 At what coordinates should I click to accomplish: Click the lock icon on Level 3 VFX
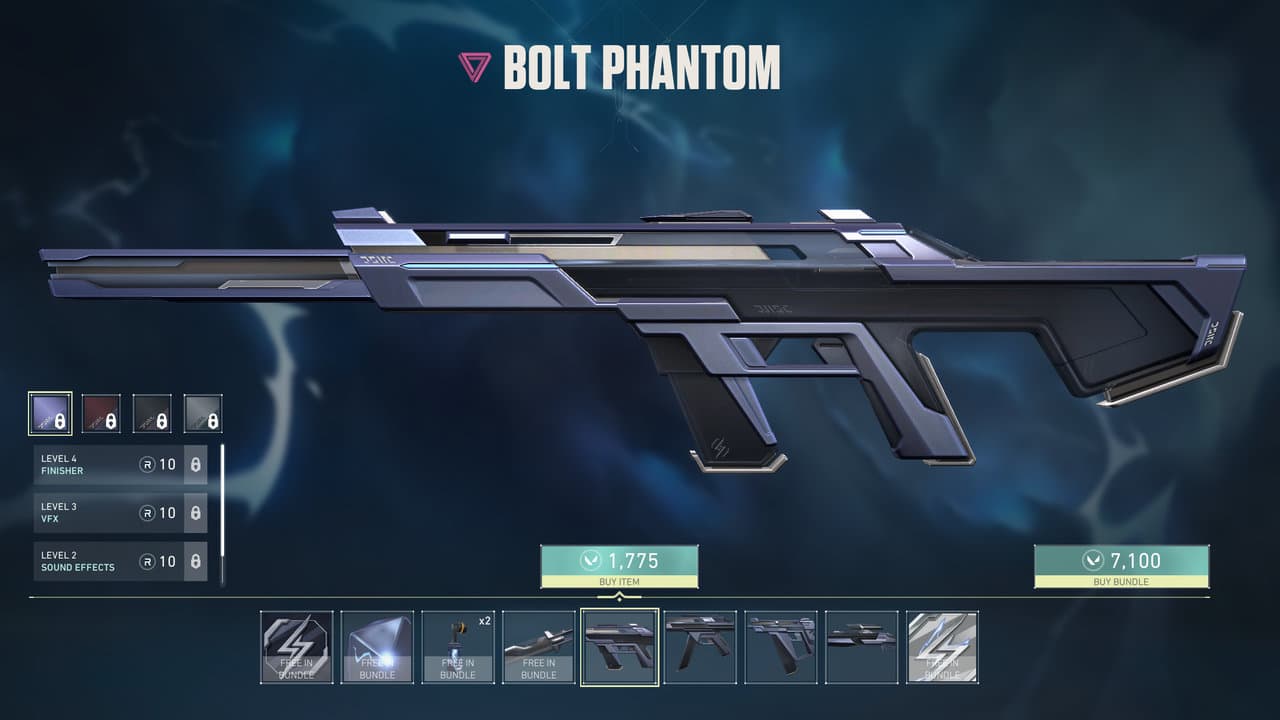click(x=197, y=513)
